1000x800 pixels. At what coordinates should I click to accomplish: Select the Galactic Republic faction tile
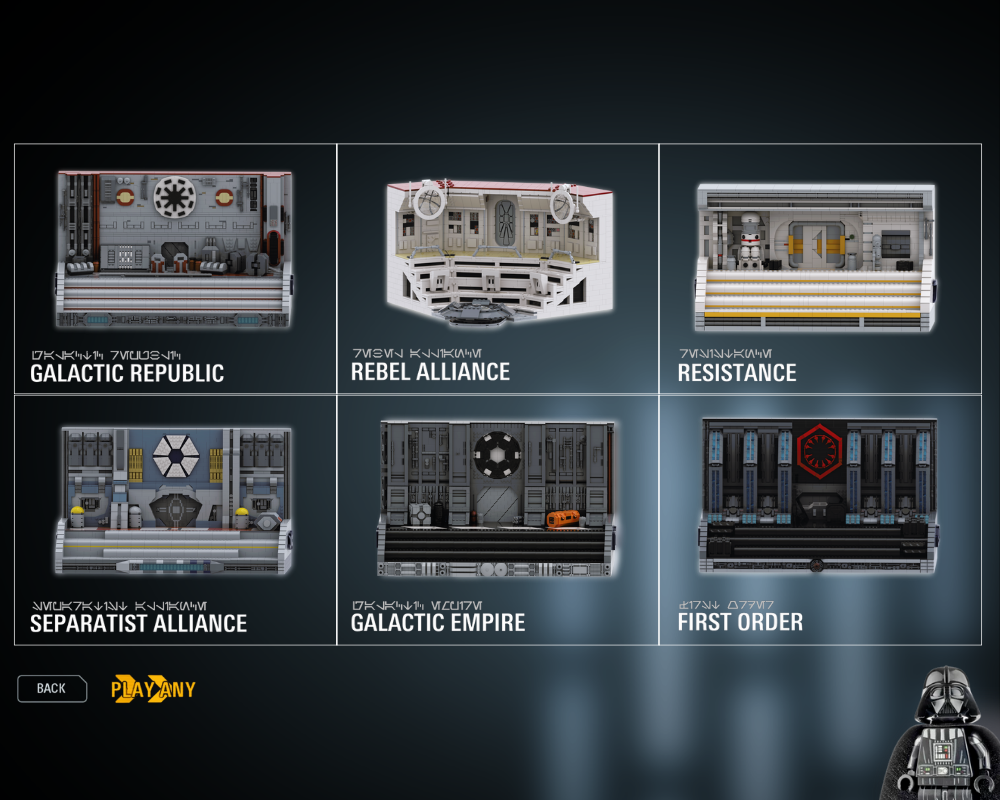click(175, 268)
